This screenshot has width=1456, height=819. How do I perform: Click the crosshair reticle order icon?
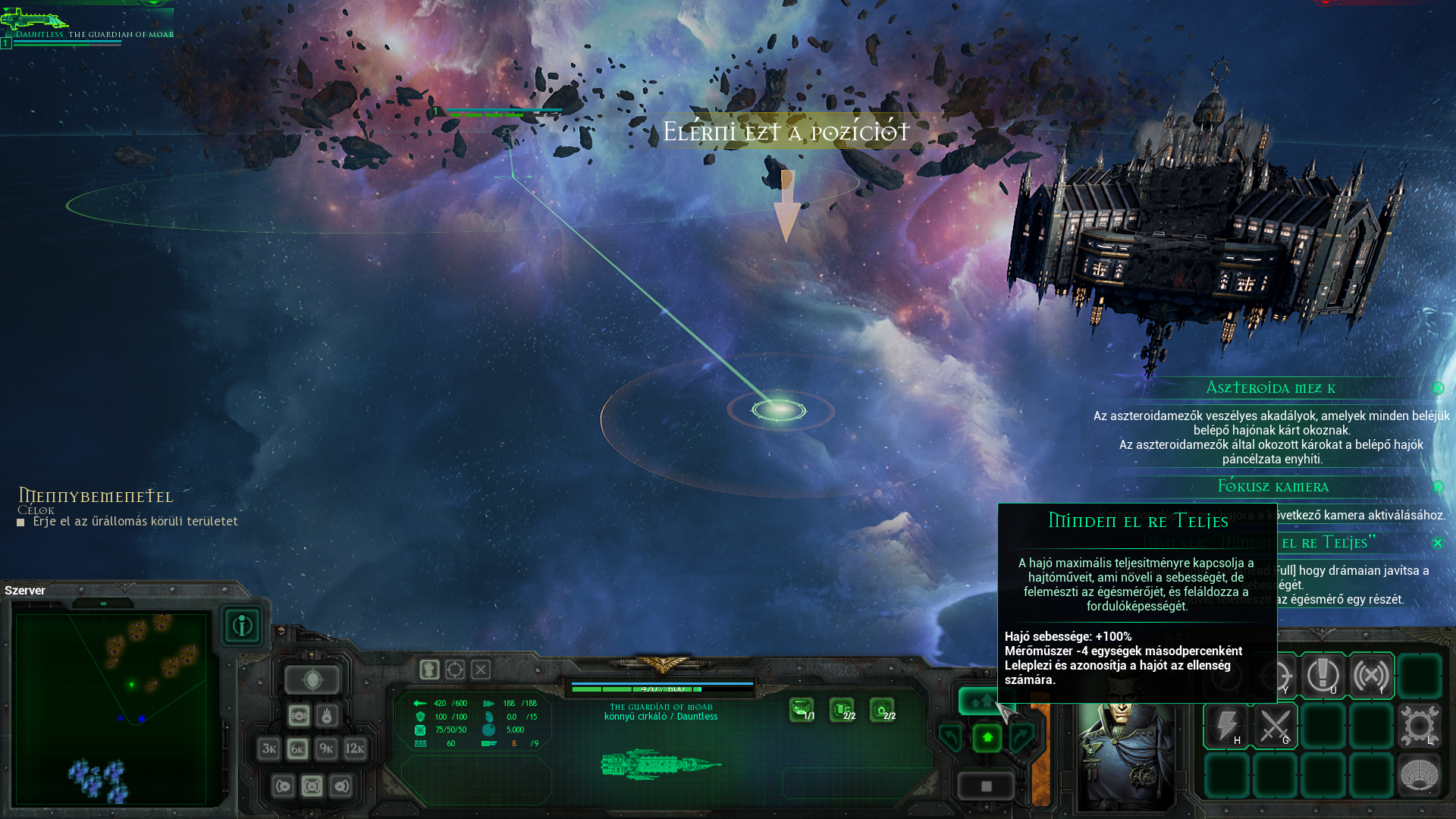pos(455,670)
